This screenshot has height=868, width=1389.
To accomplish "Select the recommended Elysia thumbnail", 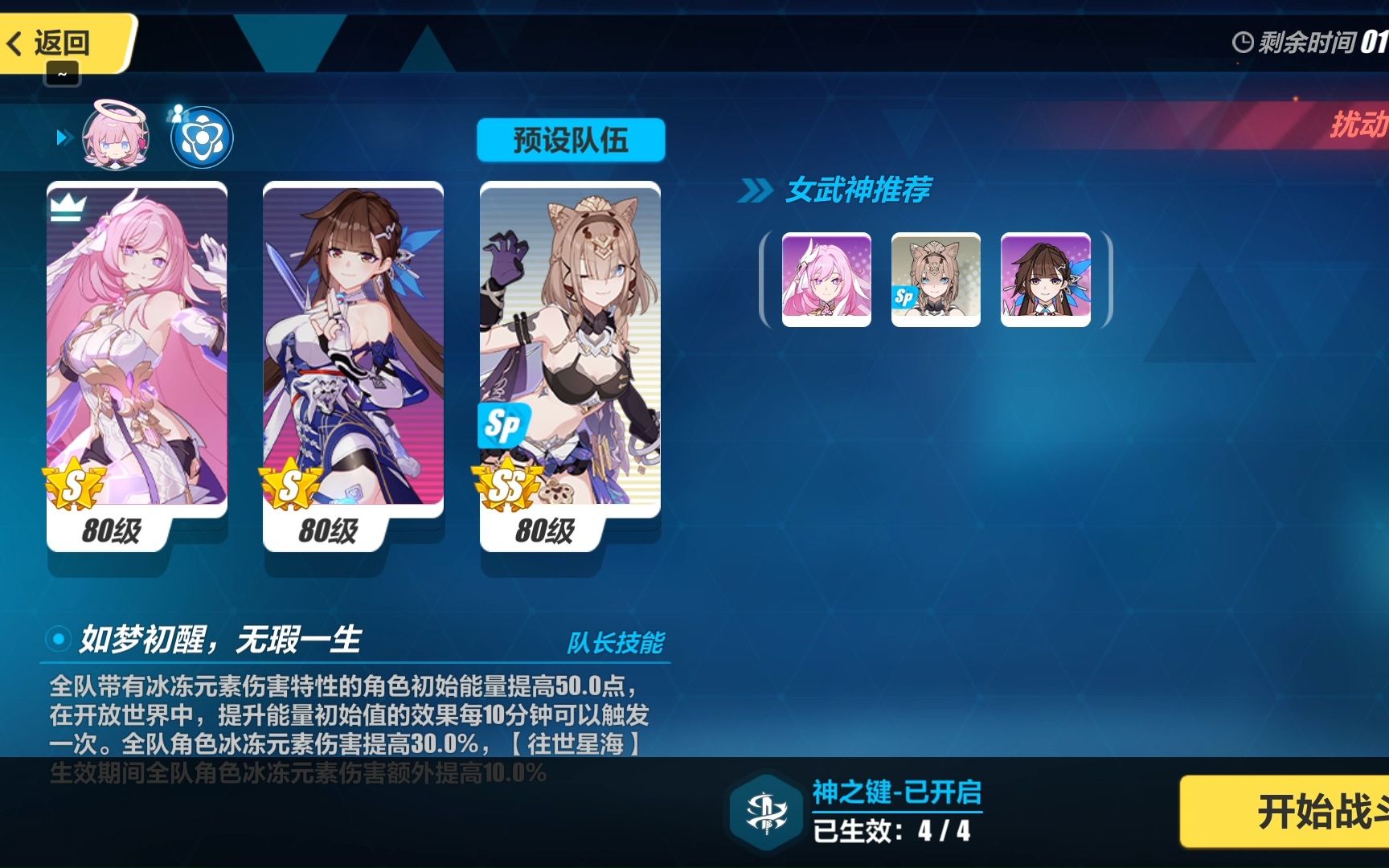I will coord(825,279).
